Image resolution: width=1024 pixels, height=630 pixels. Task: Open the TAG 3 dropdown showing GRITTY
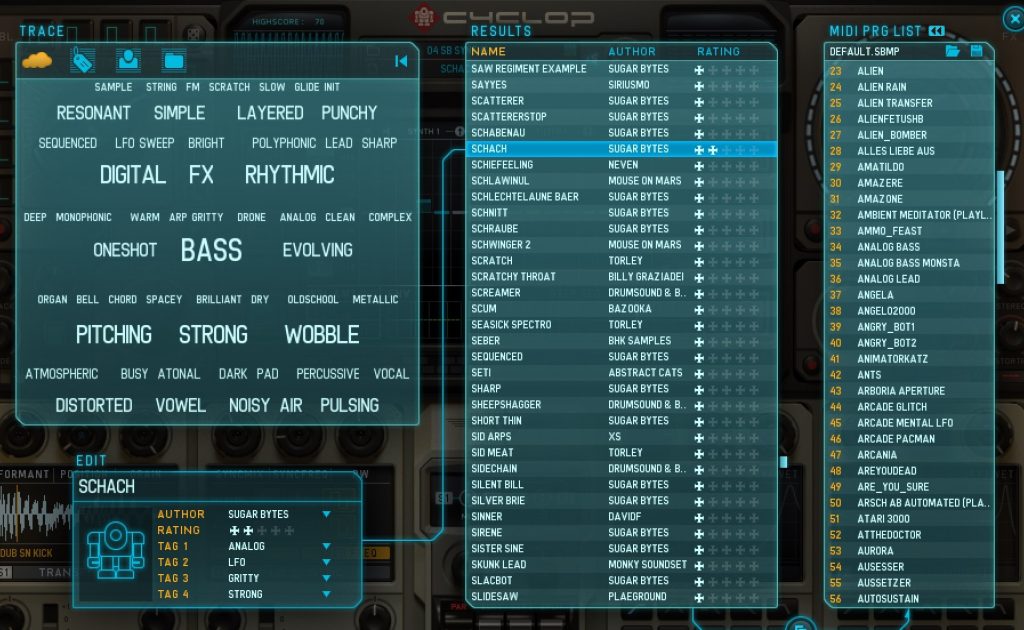[x=326, y=578]
